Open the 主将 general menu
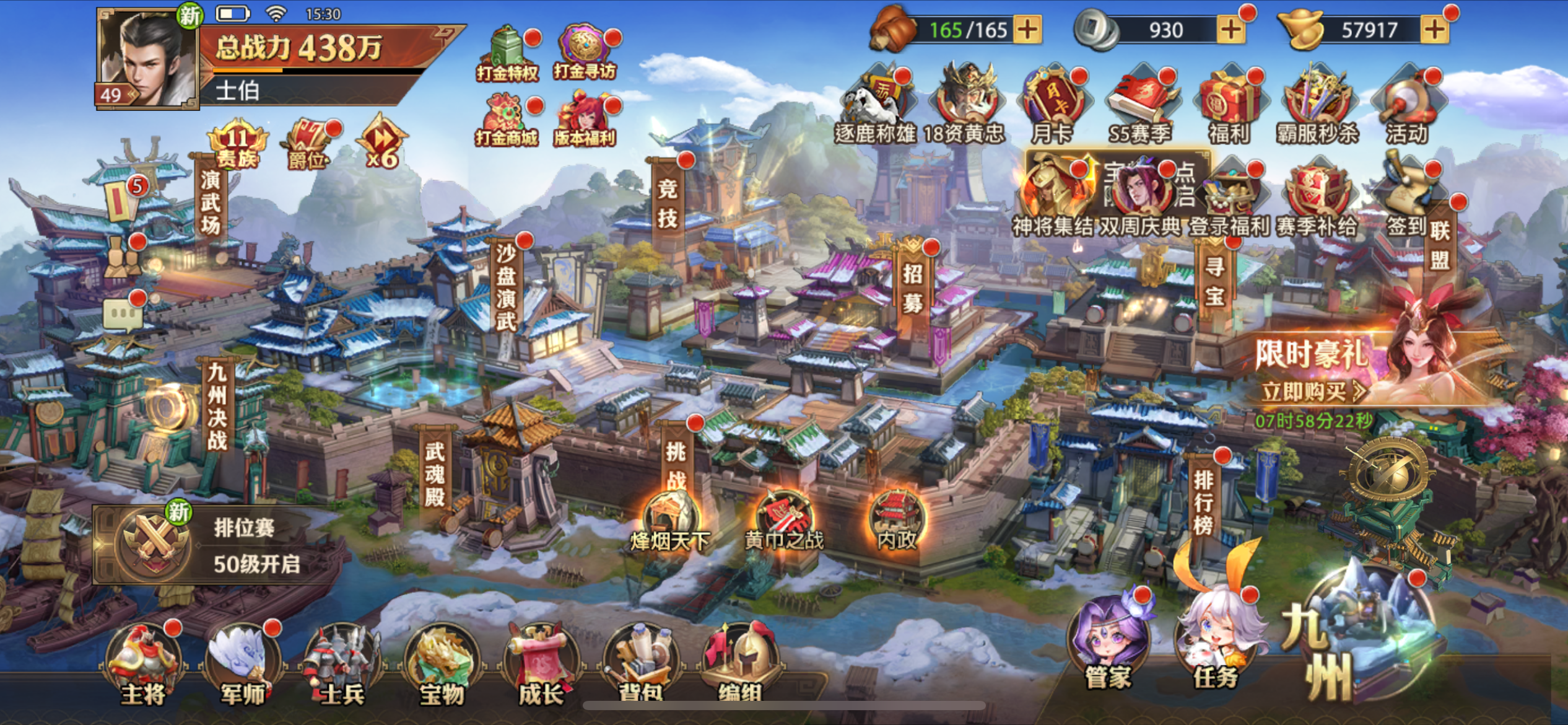The height and width of the screenshot is (725, 1568). tap(143, 663)
